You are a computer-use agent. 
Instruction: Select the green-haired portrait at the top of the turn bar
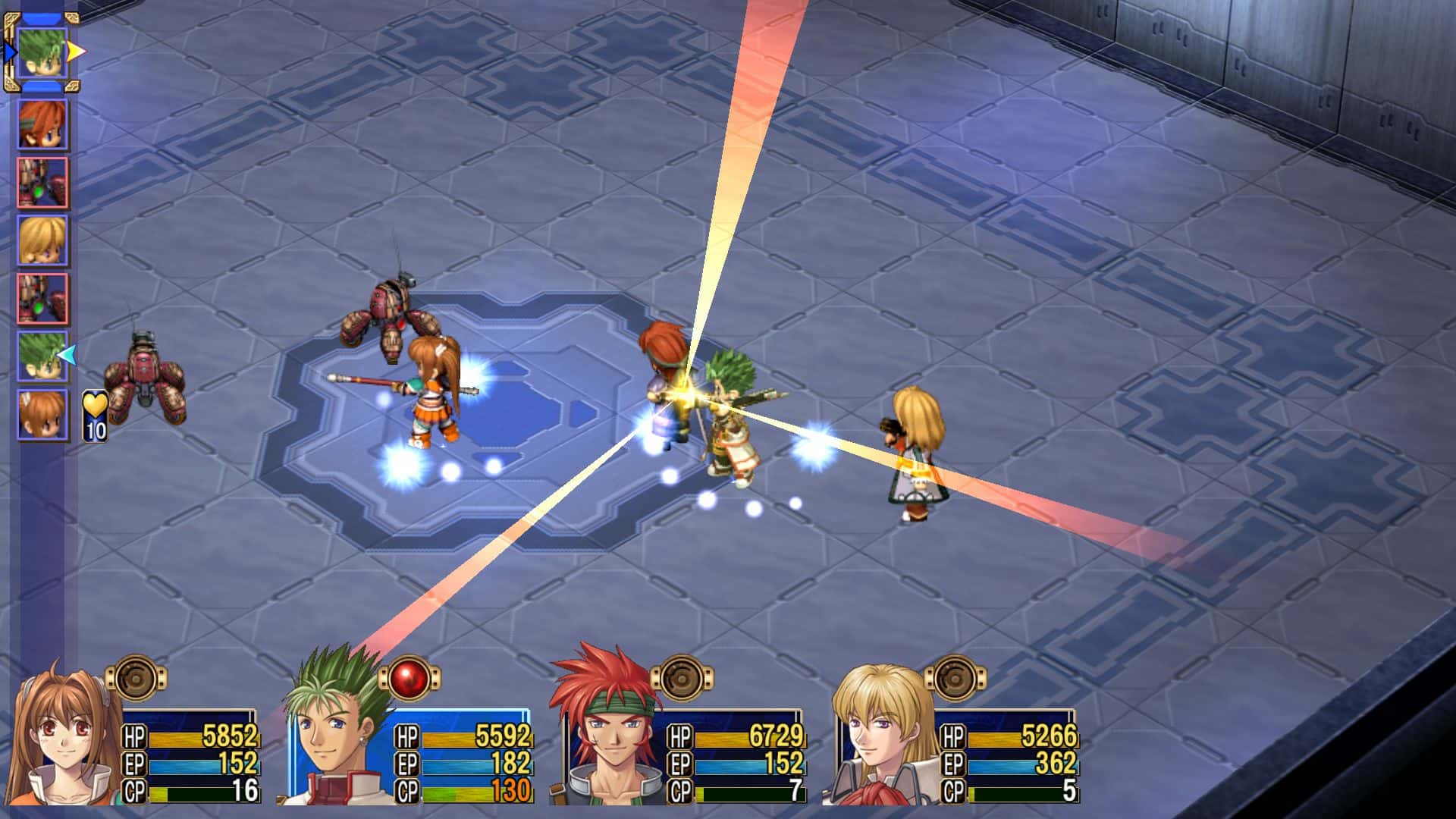(x=42, y=53)
